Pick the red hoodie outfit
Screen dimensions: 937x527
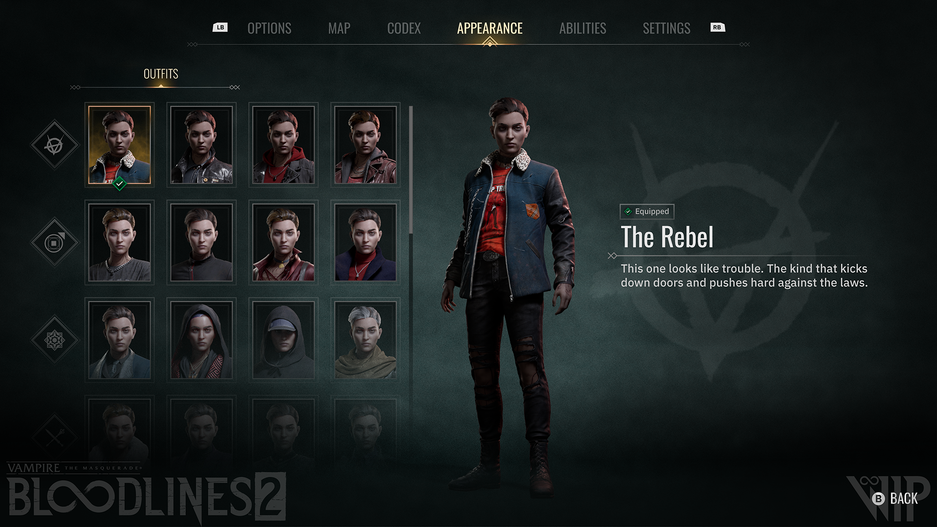(x=284, y=145)
